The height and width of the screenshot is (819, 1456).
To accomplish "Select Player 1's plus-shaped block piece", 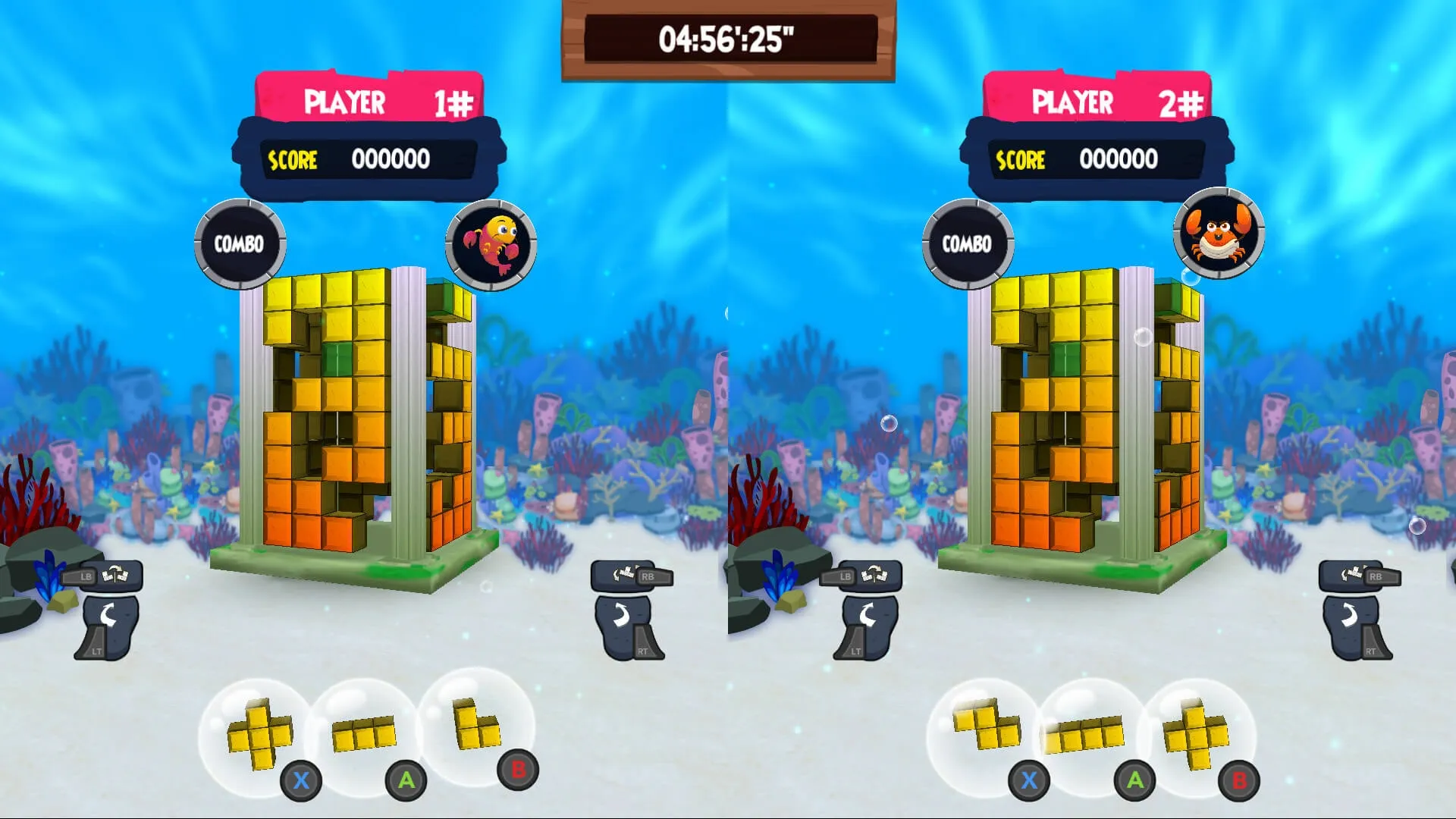I will coord(259,733).
